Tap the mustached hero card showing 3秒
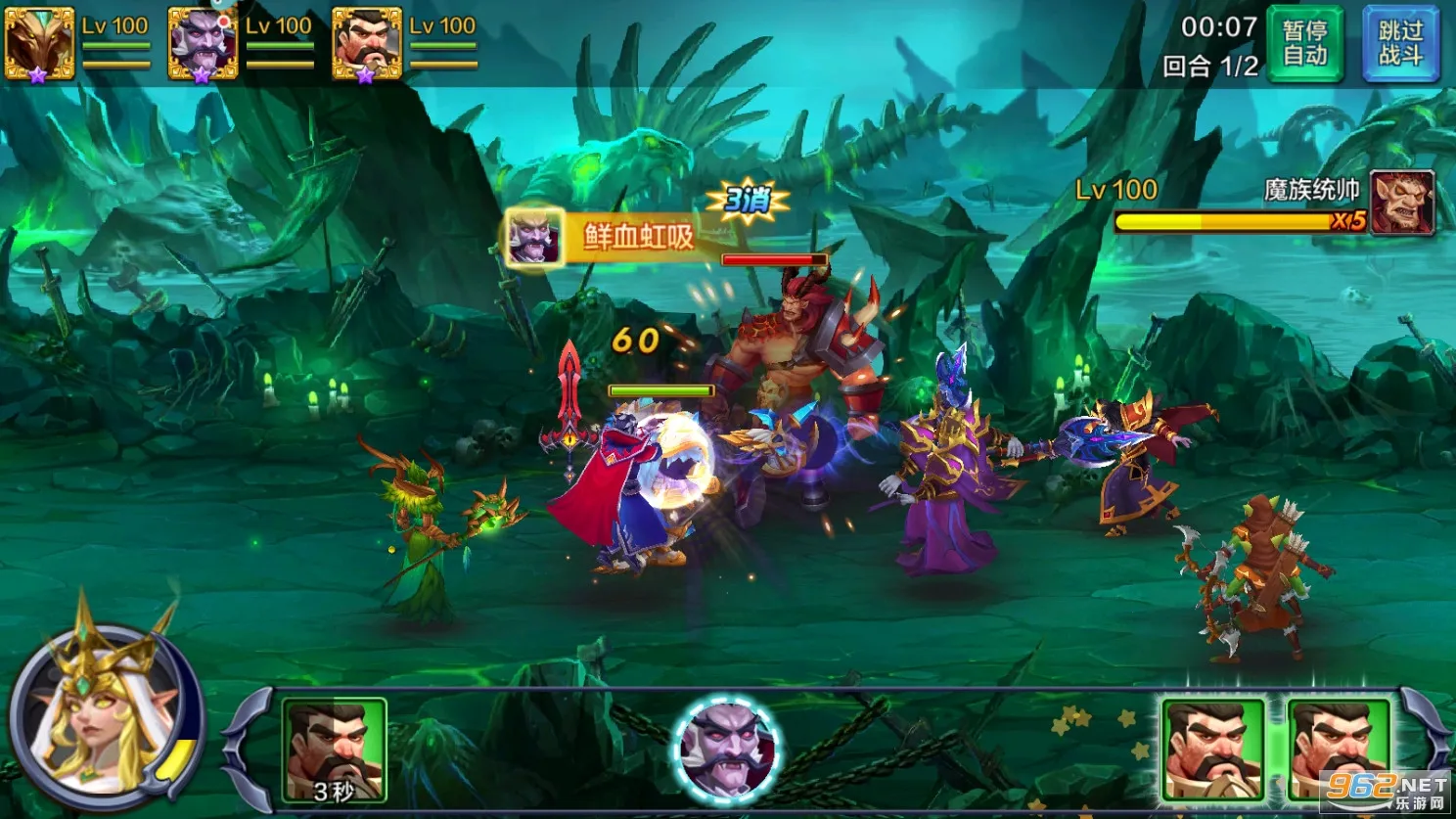This screenshot has height=819, width=1456. click(334, 750)
